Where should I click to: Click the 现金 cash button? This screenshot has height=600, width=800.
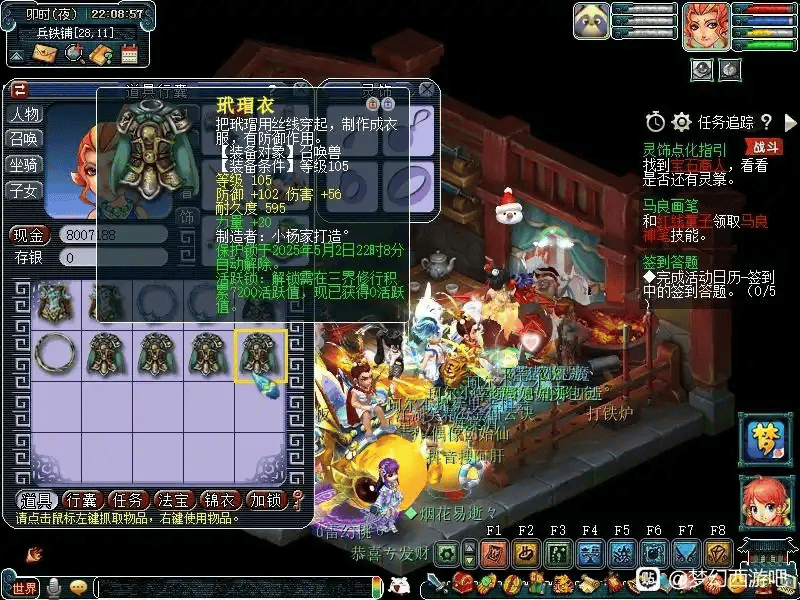[29, 235]
